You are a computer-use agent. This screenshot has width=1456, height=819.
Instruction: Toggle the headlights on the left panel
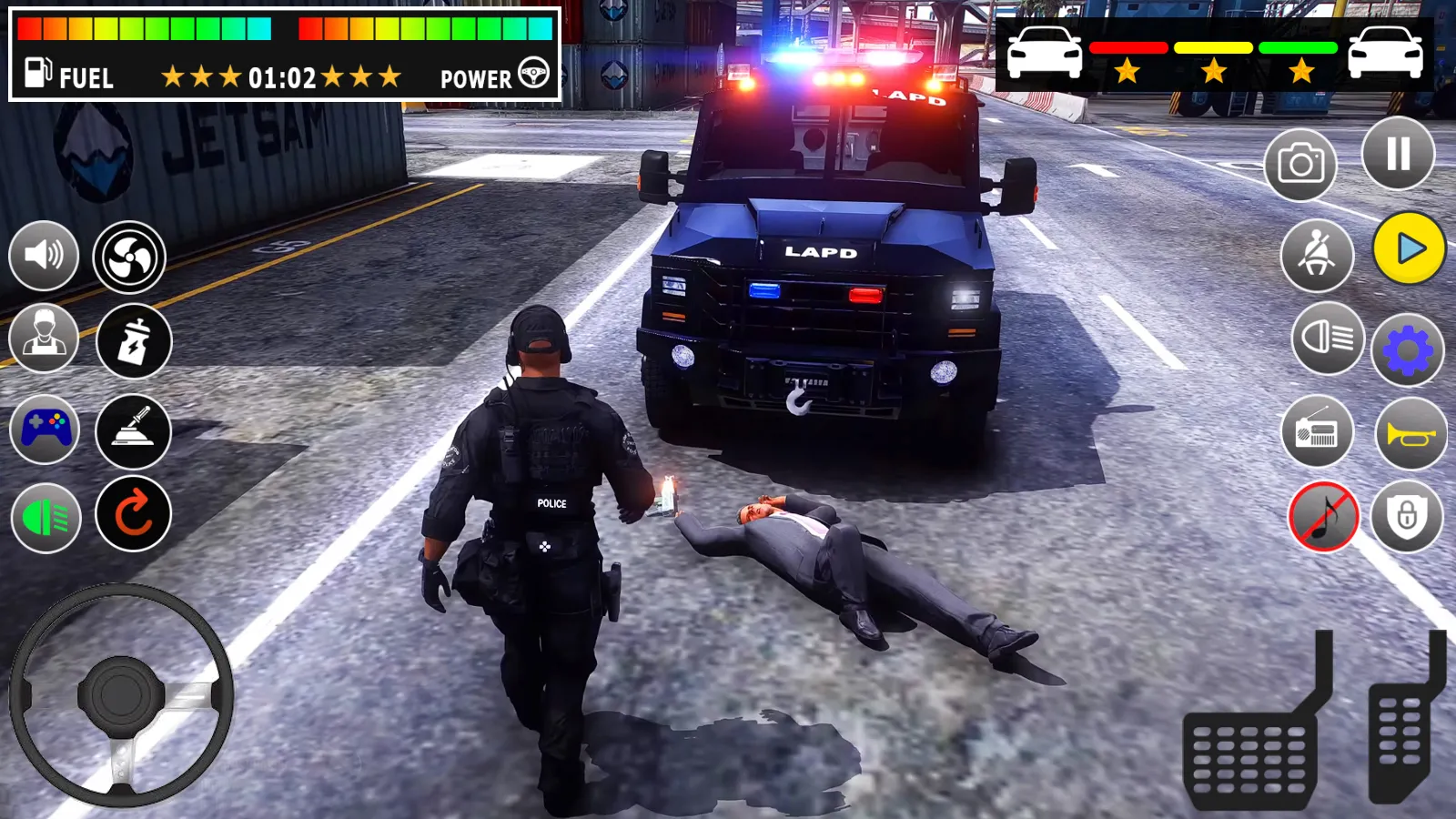(x=44, y=517)
